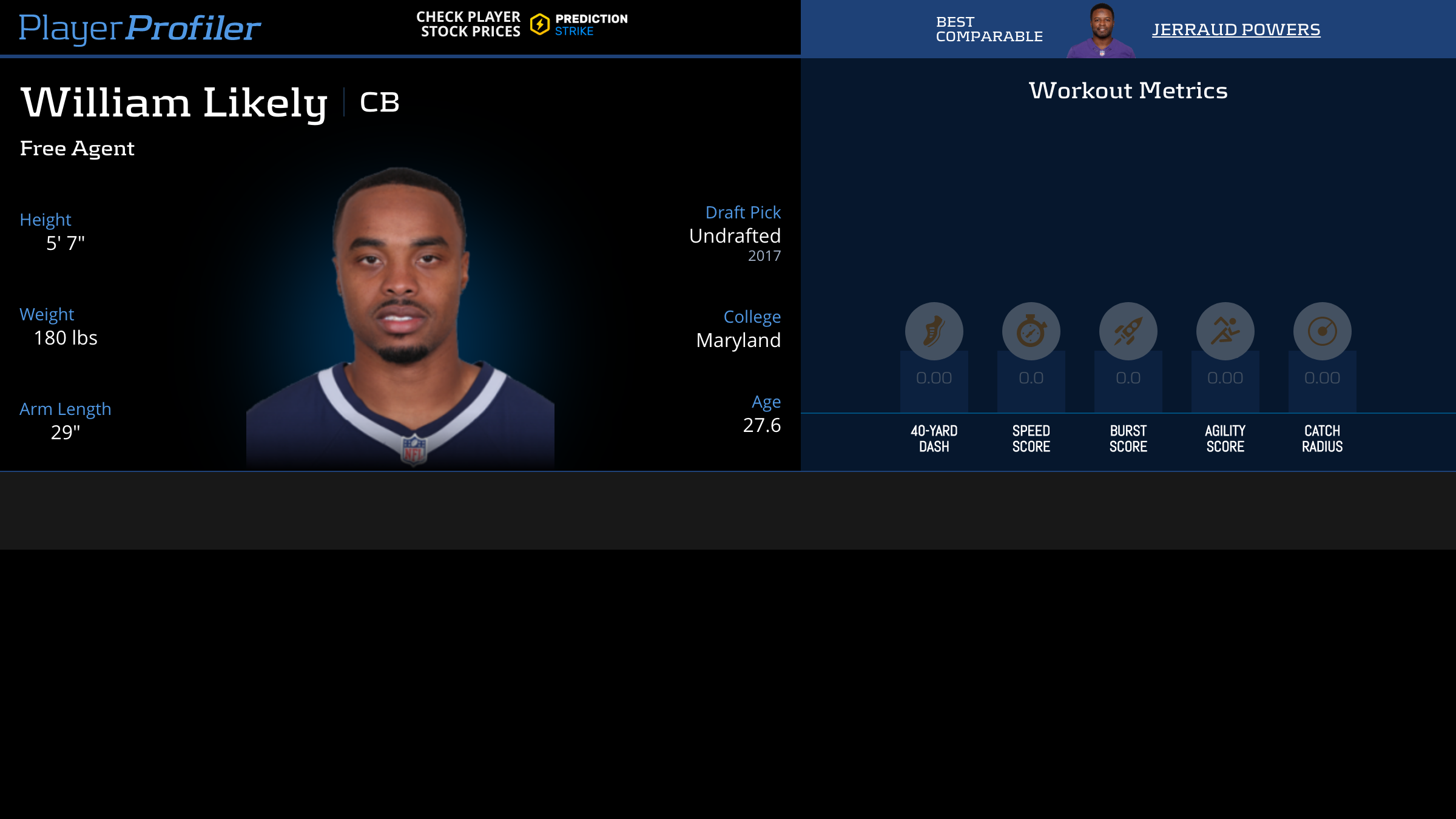The height and width of the screenshot is (819, 1456).
Task: Open the Prediction Strike stock prices banner
Action: coord(522,25)
